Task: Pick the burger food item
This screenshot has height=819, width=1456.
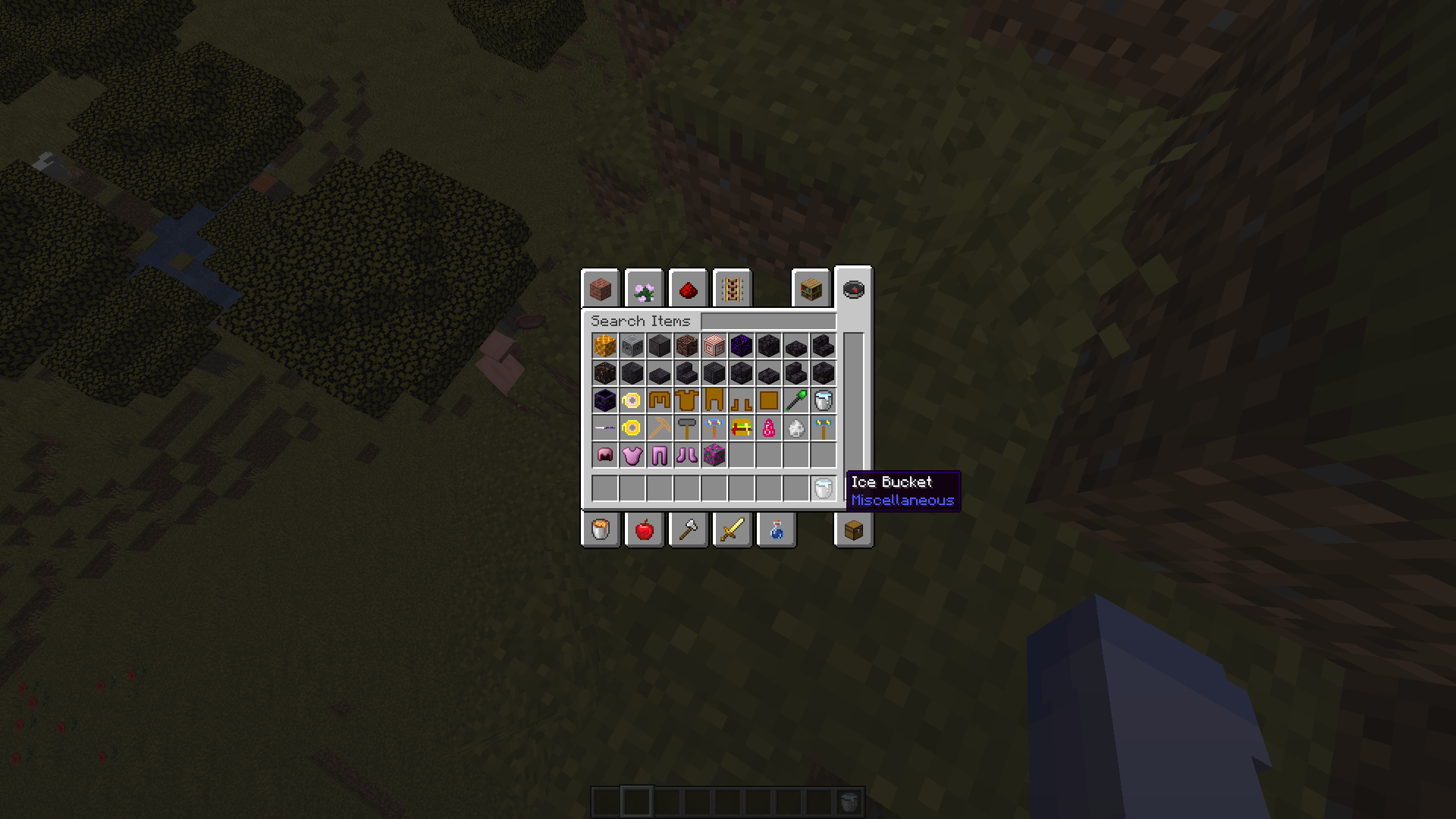Action: 741,427
